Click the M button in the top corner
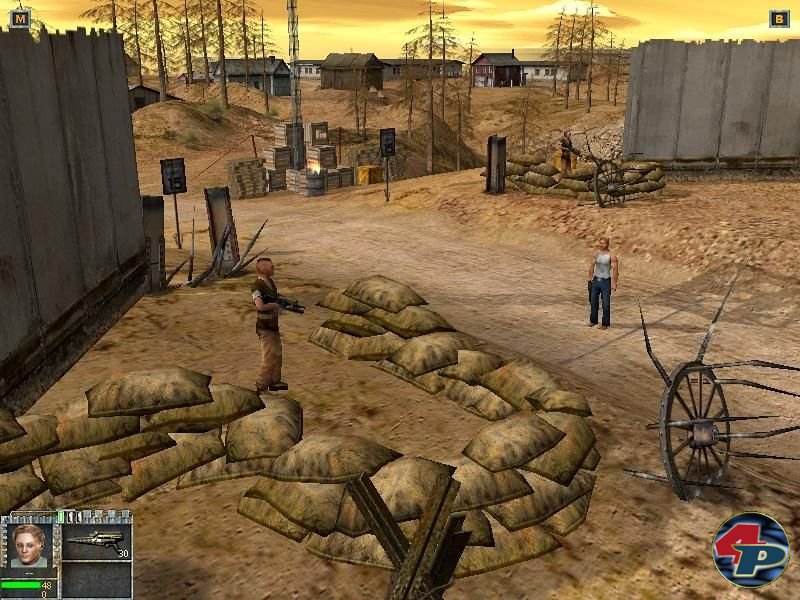Image resolution: width=800 pixels, height=600 pixels. point(21,18)
